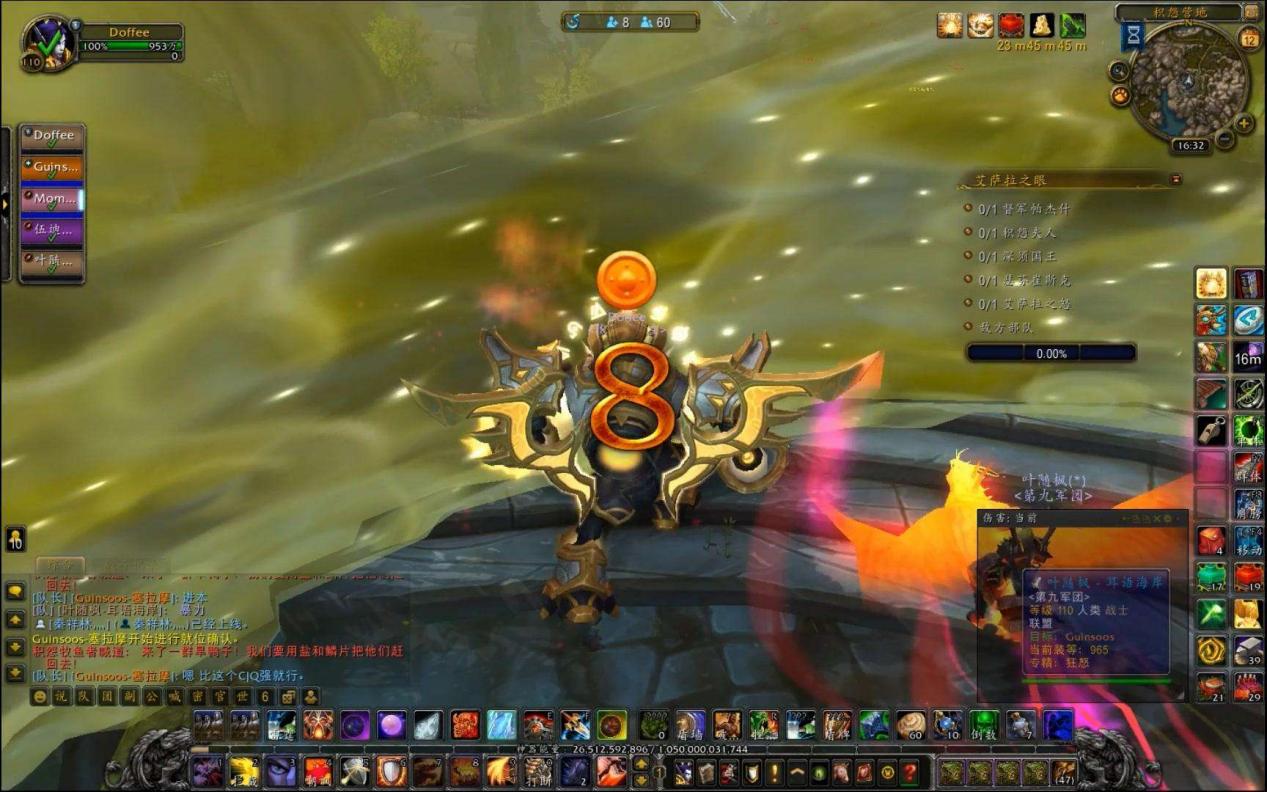
Task: Click the minimap clock showing 16:32
Action: coord(1191,145)
